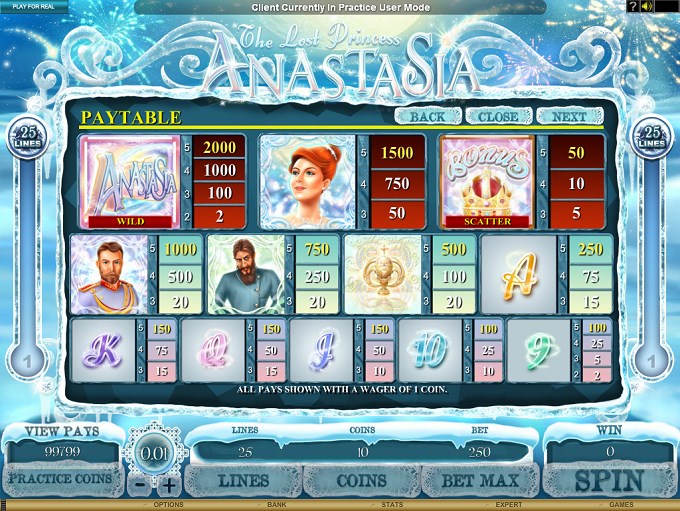
Task: Open the Stats menu
Action: click(x=392, y=505)
